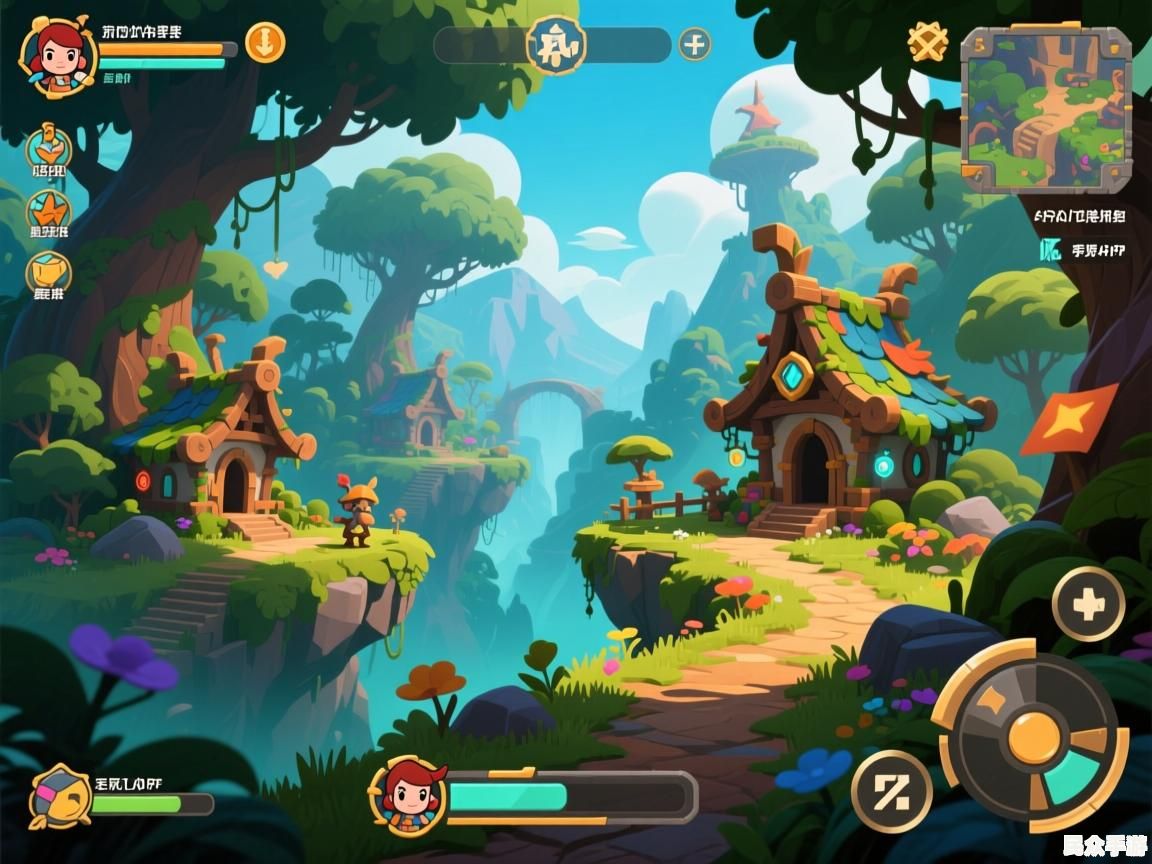
Task: Select the teal gem side icon
Action: (x=48, y=147)
